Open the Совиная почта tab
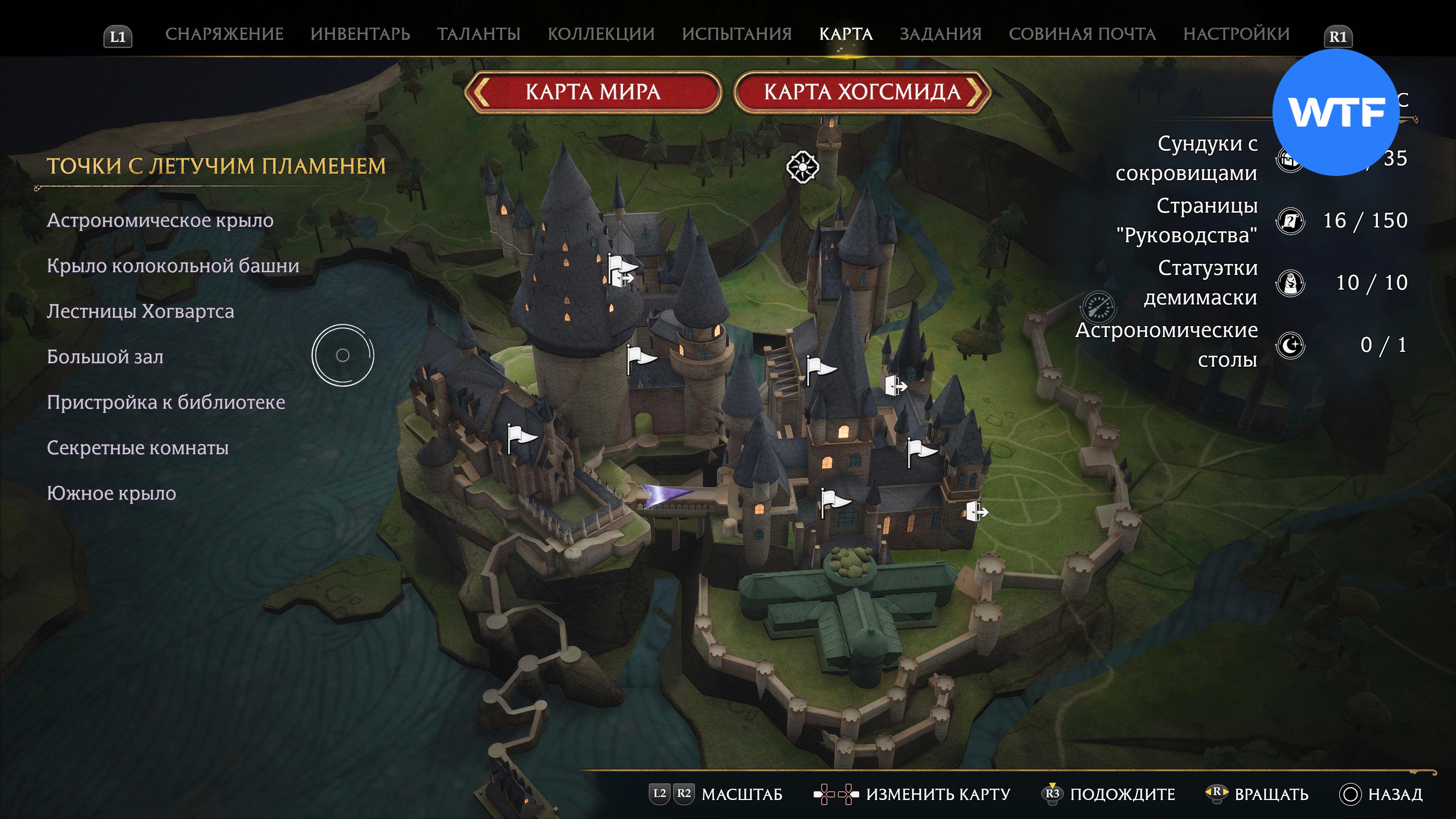Viewport: 1456px width, 819px height. pyautogui.click(x=1082, y=34)
